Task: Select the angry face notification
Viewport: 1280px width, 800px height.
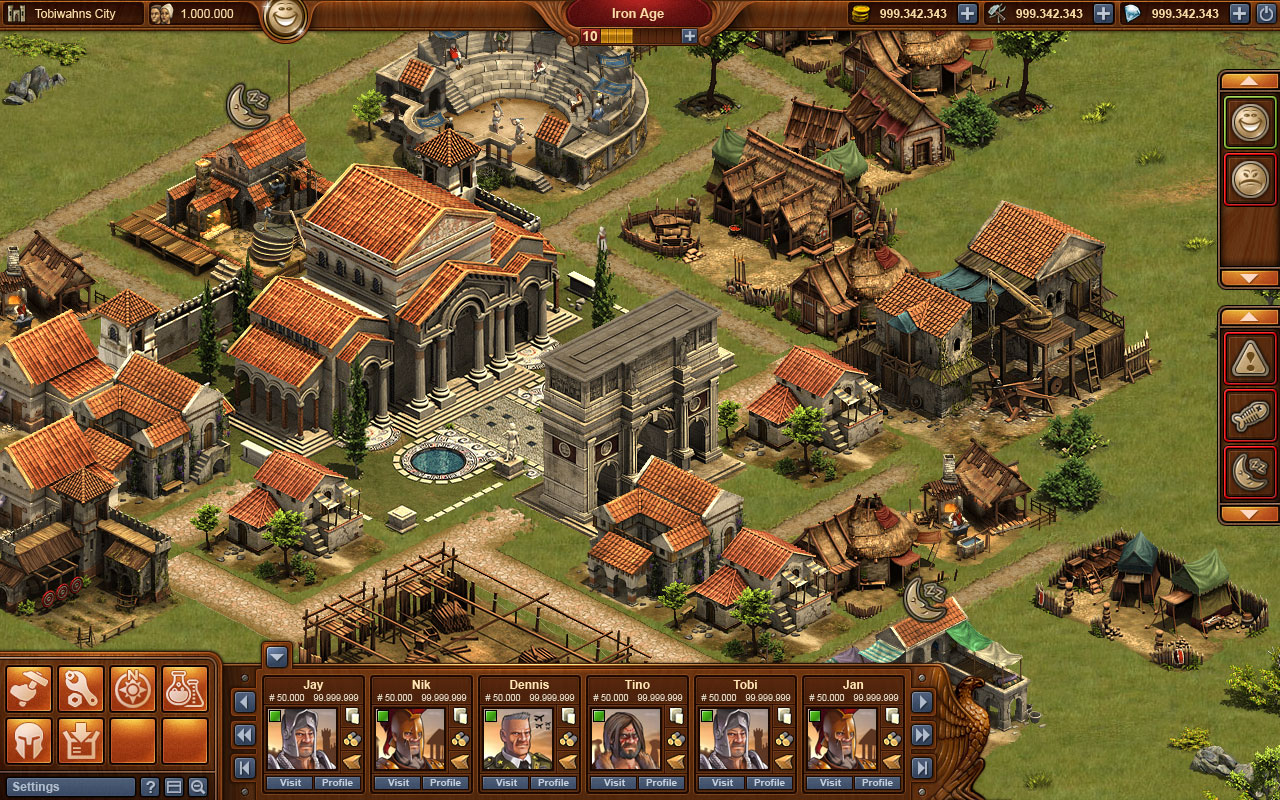Action: [x=1249, y=180]
